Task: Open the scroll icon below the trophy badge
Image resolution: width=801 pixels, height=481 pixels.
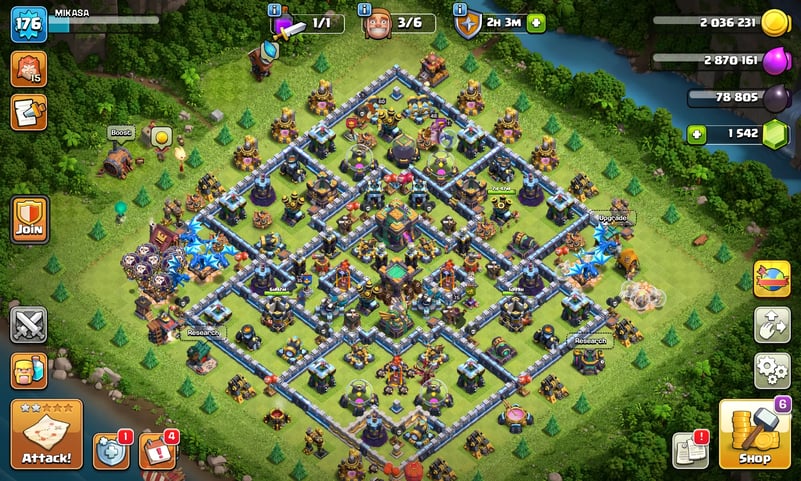Action: [x=28, y=112]
